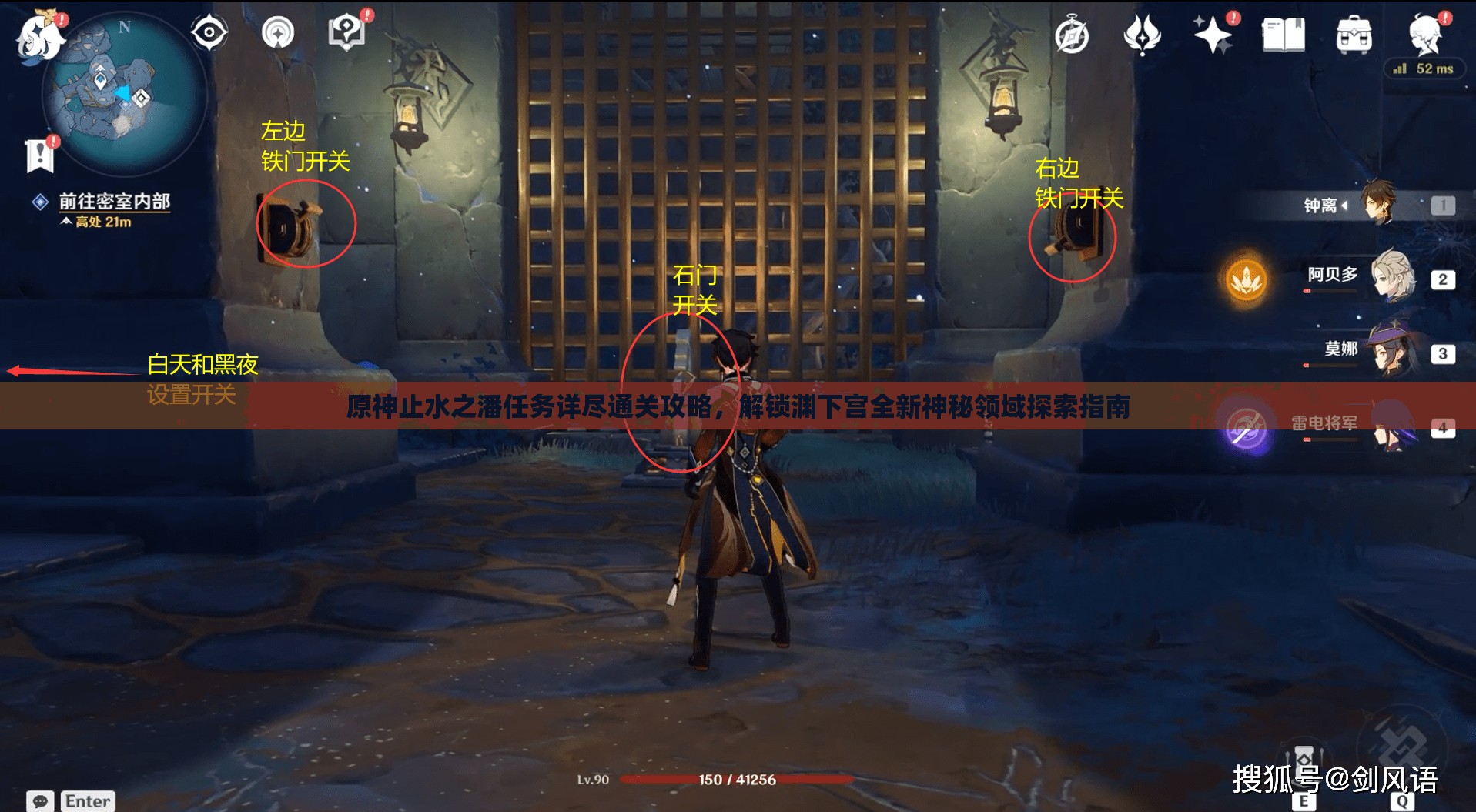The image size is (1476, 812).
Task: Open the concentric circles icon
Action: (278, 33)
